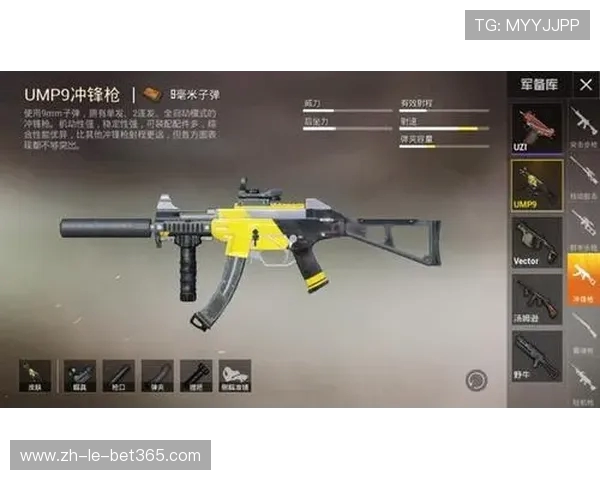Screen dimensions: 600x480
Task: Close the armory panel with X
Action: point(585,85)
